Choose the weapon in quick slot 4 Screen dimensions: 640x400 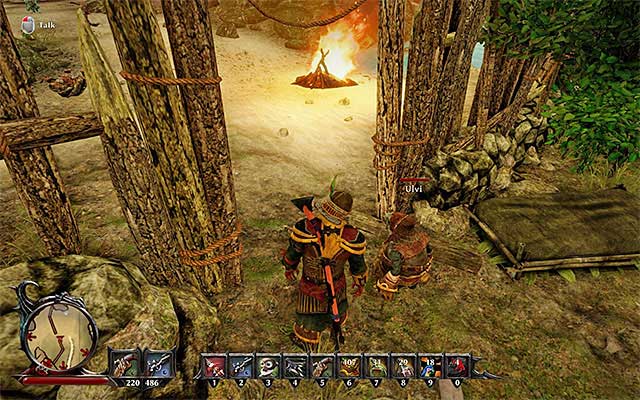click(295, 366)
